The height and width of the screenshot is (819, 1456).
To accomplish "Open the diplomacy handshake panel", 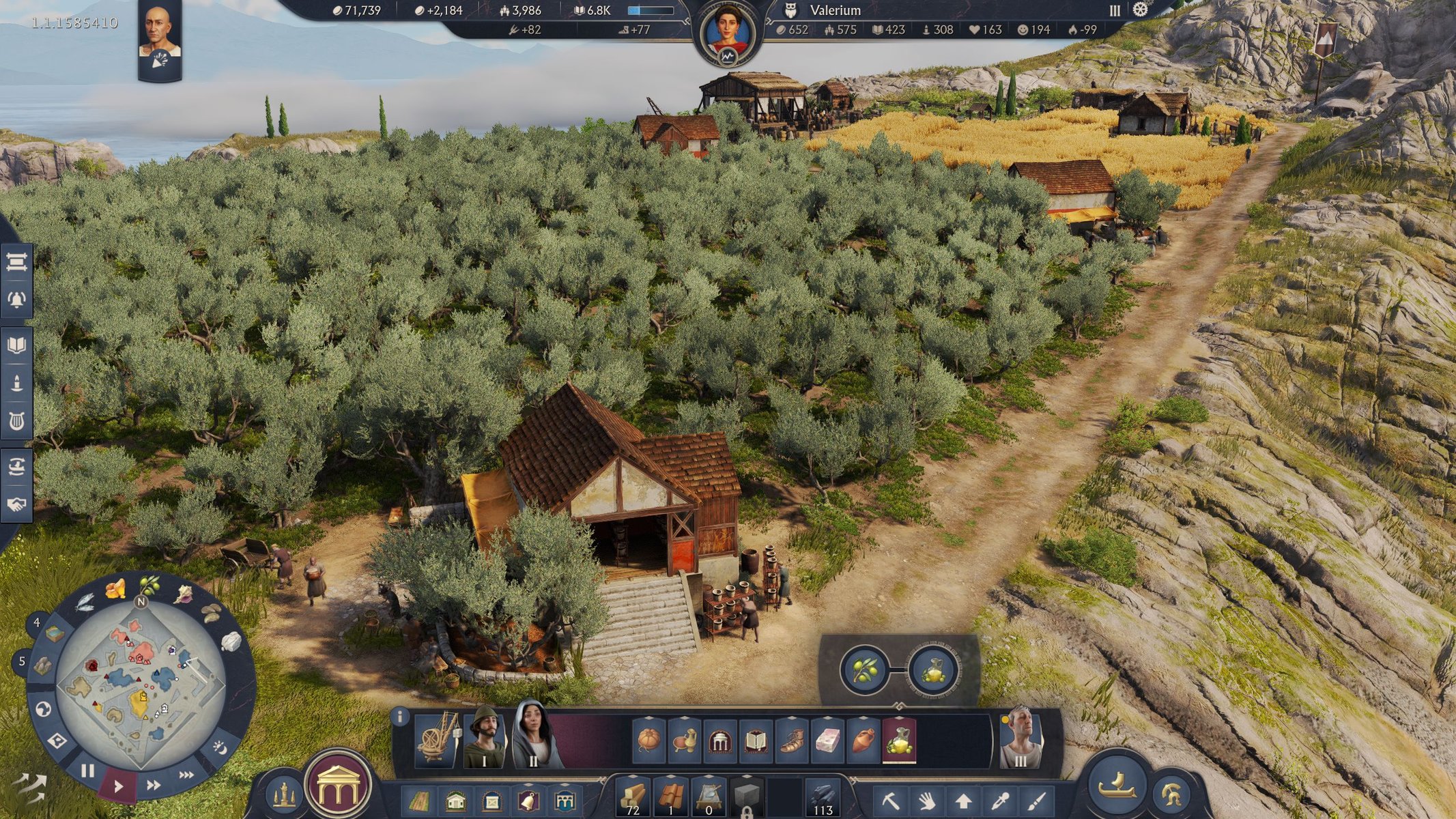I will pos(16,504).
